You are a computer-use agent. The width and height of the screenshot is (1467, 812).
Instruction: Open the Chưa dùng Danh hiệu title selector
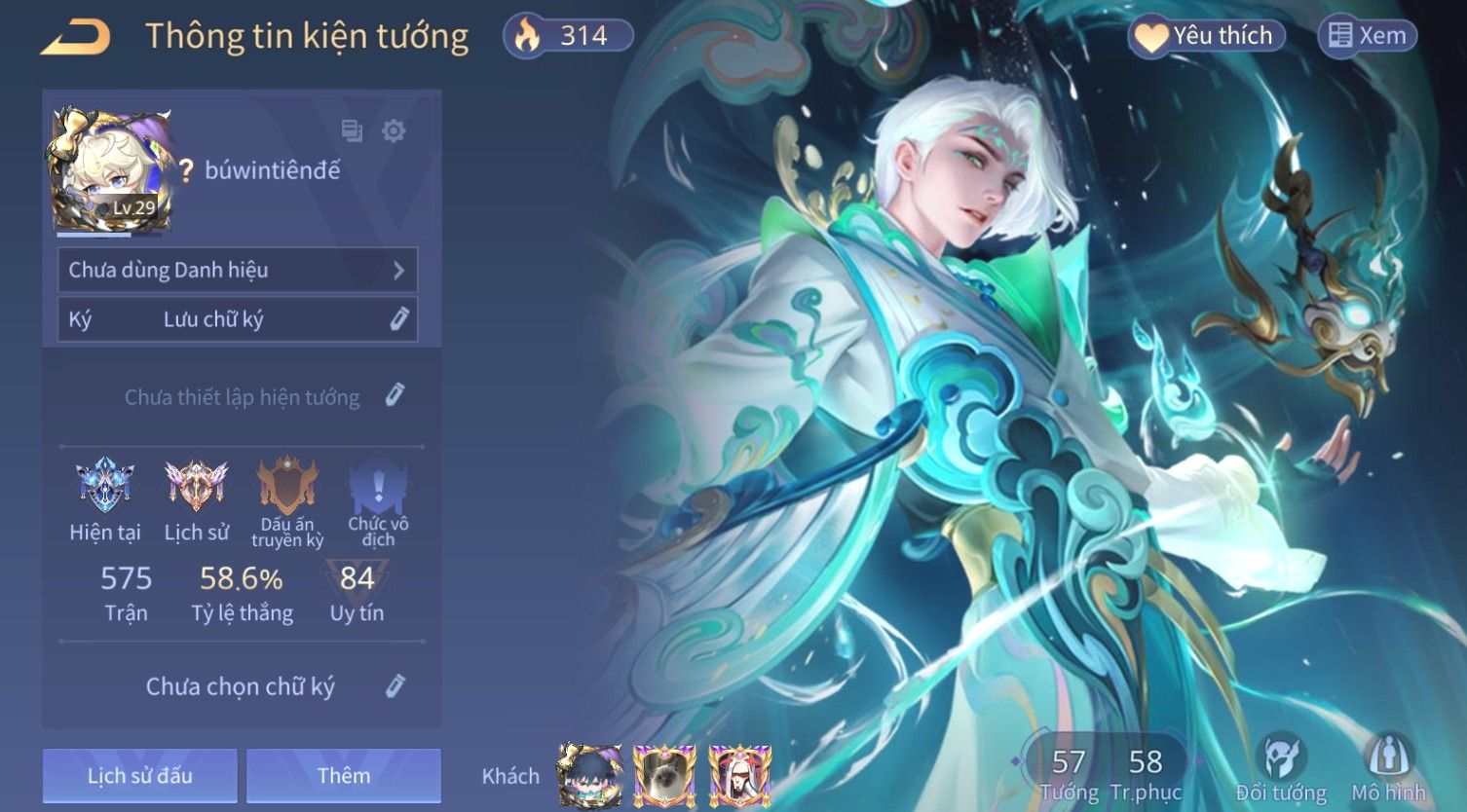coord(238,270)
